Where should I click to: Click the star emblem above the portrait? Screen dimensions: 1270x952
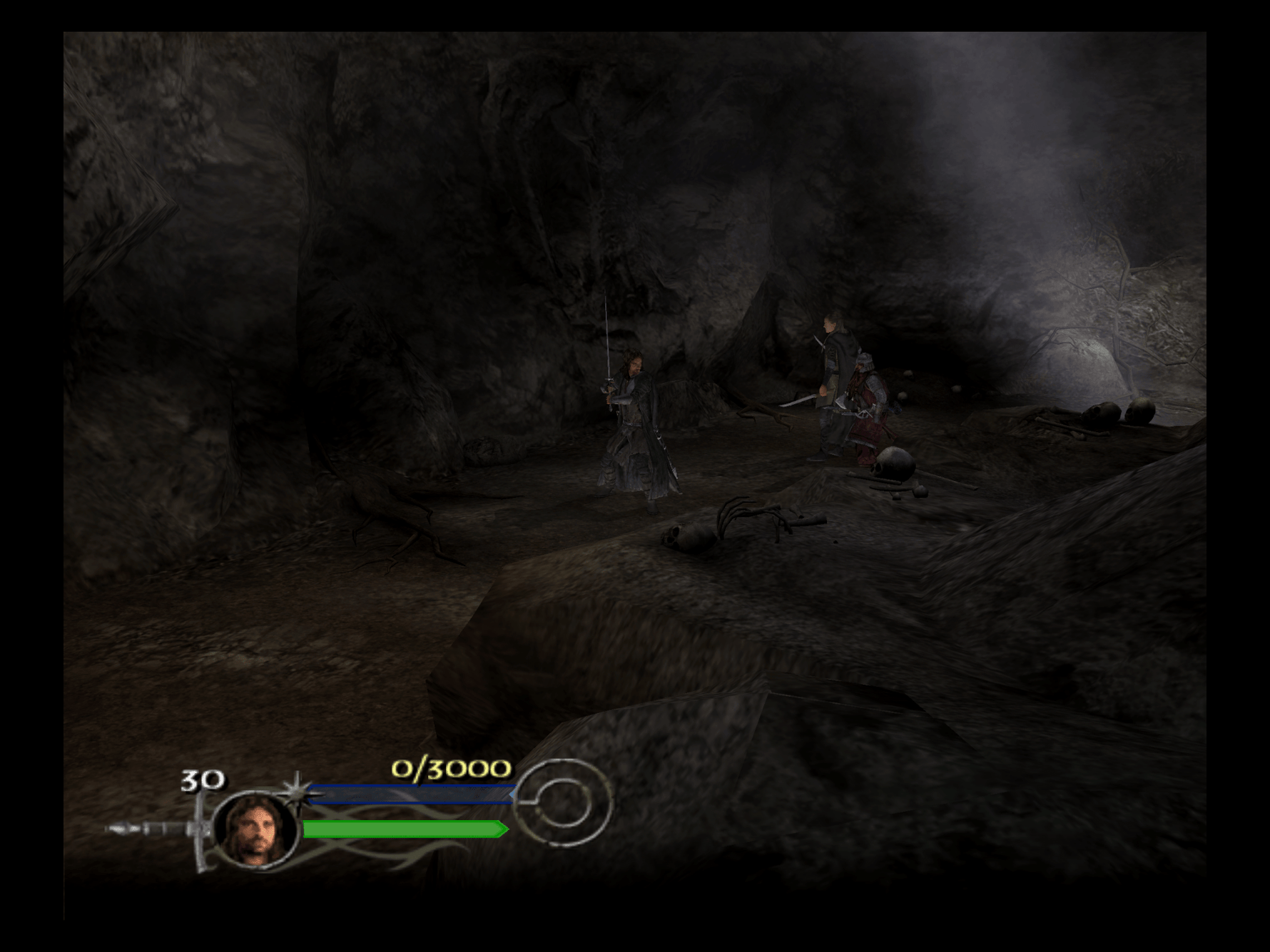[x=298, y=790]
